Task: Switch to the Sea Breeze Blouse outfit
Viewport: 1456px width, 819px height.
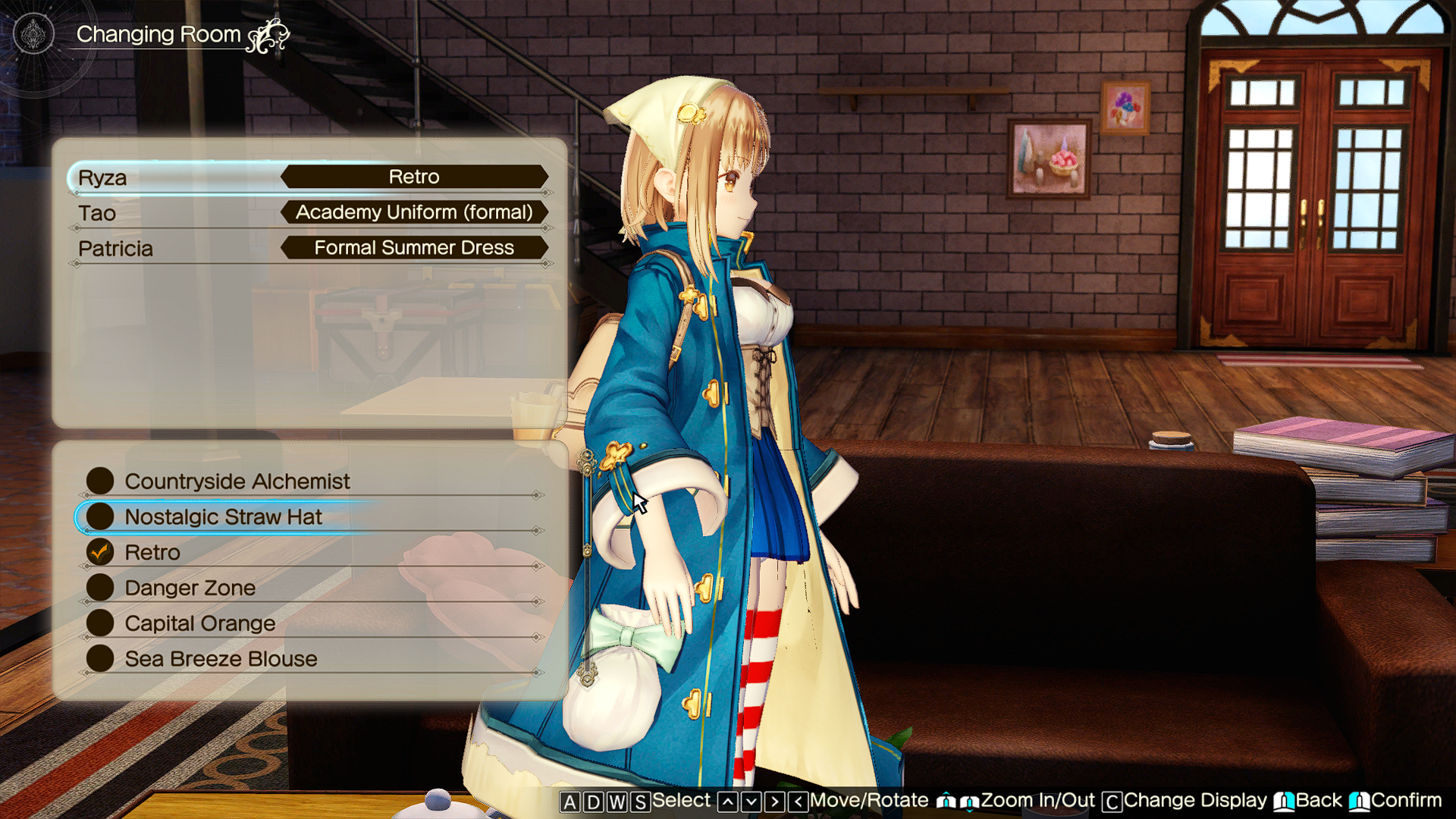Action: point(221,659)
